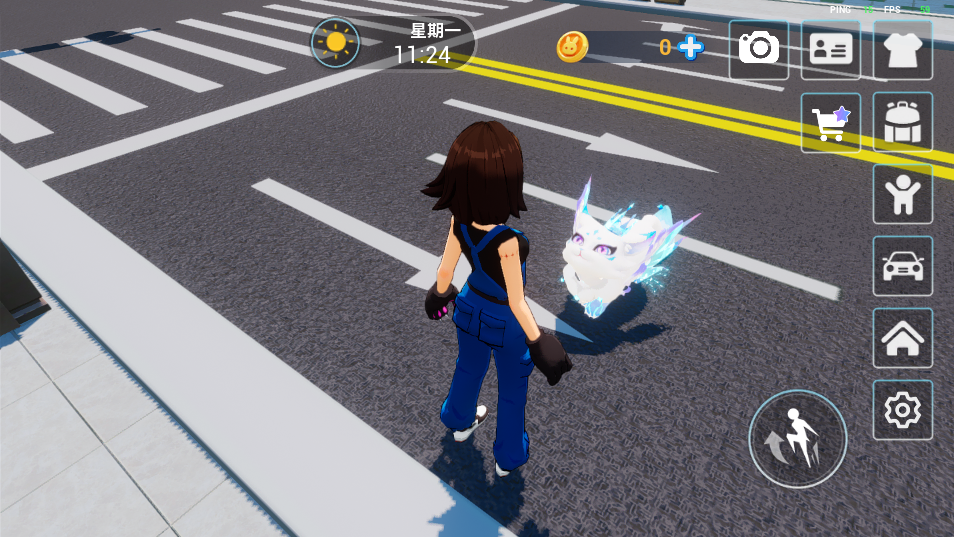Tap the house home button

902,338
